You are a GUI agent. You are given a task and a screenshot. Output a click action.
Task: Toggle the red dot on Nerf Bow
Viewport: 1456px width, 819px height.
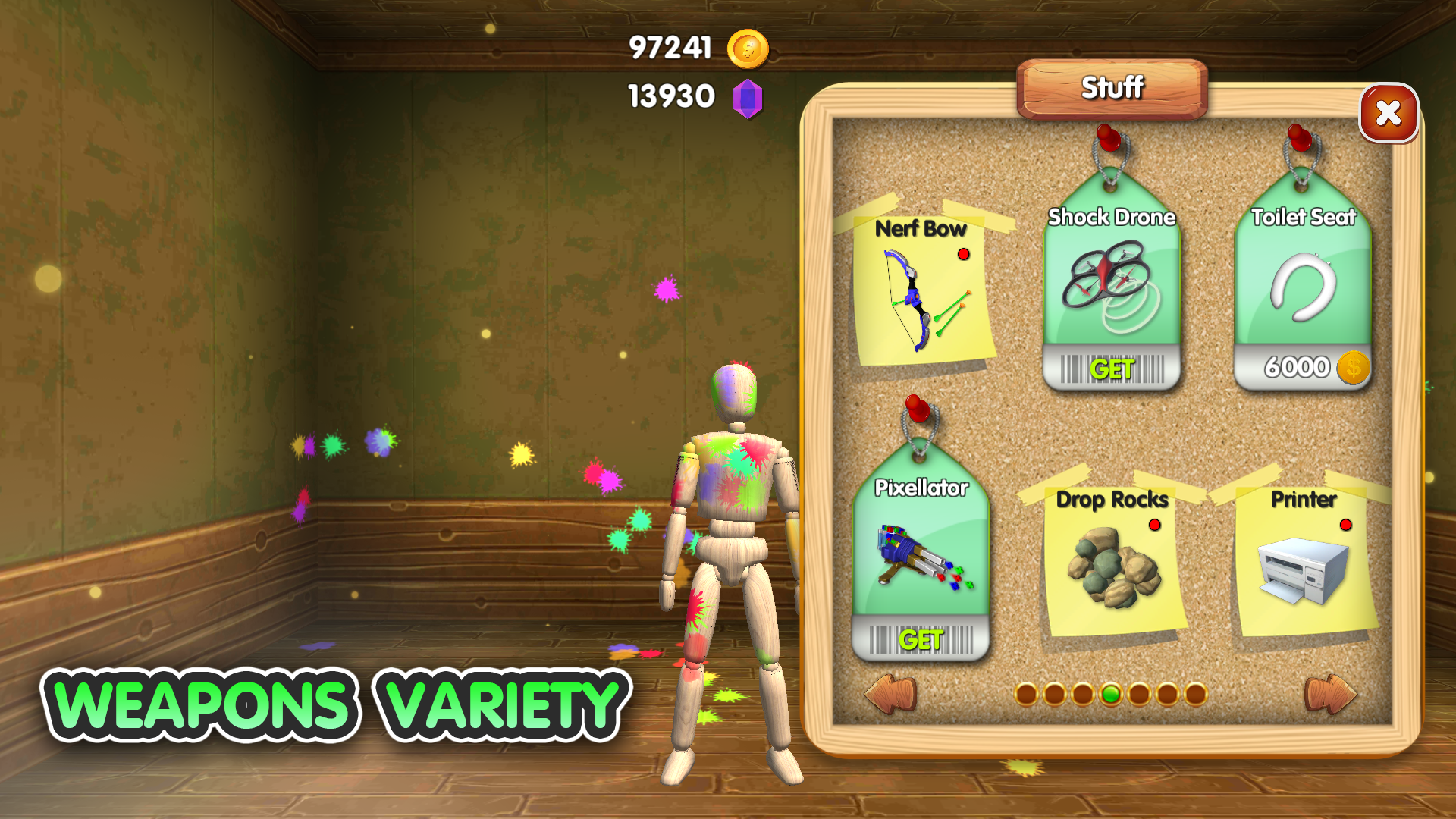tap(965, 255)
